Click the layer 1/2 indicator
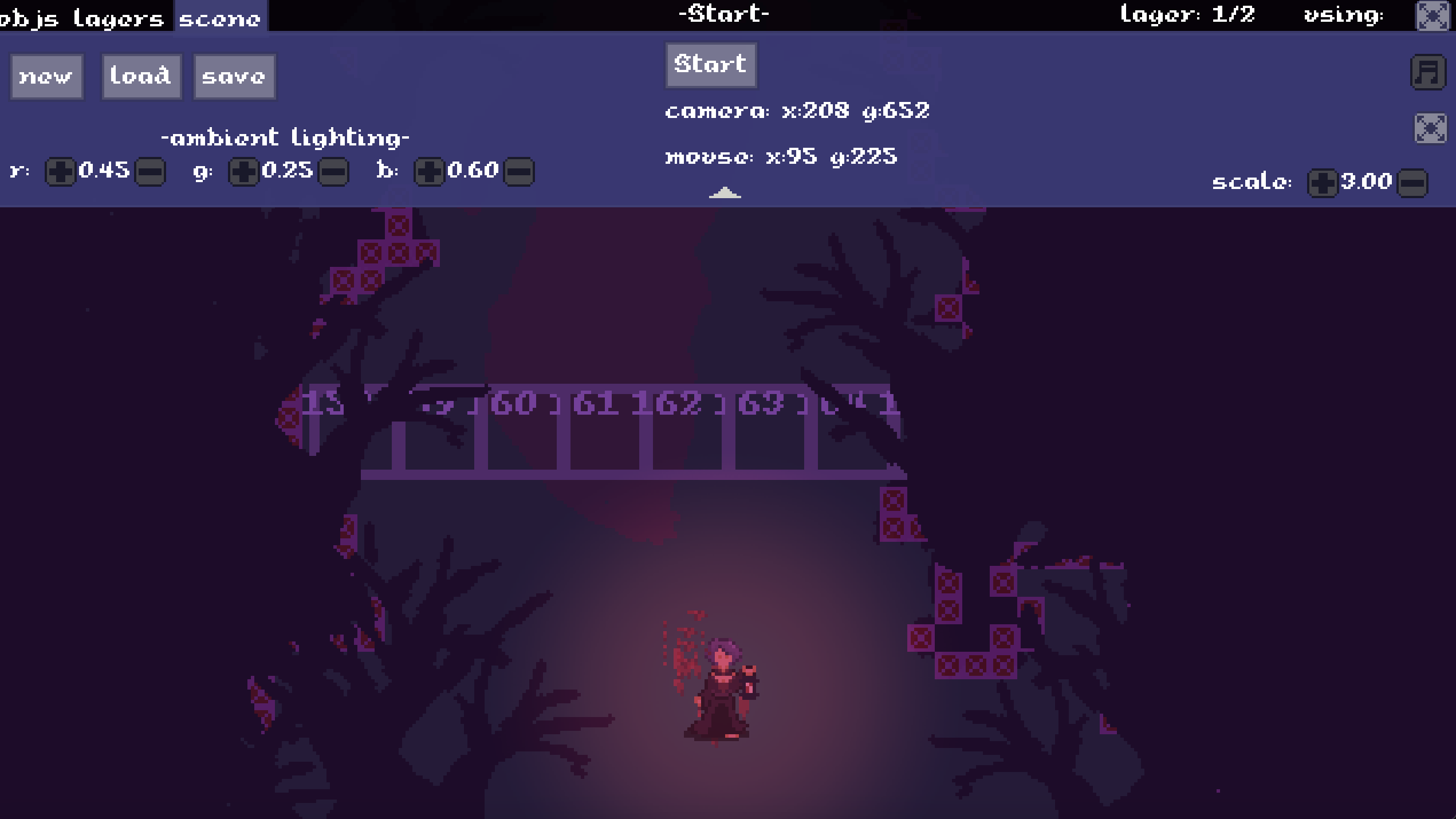This screenshot has height=819, width=1456. pos(1187,15)
